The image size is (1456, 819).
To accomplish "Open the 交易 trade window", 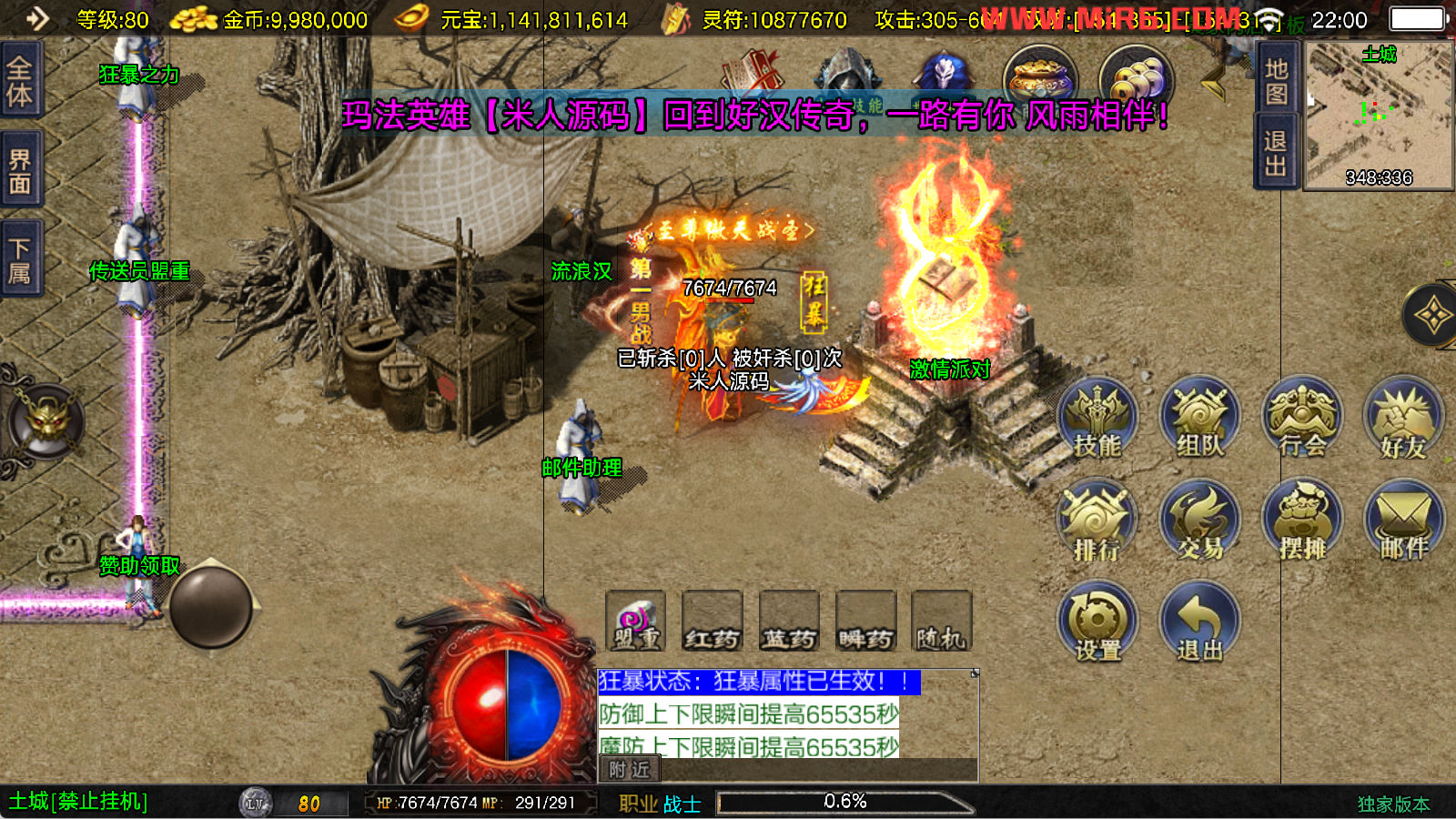I will 1199,521.
